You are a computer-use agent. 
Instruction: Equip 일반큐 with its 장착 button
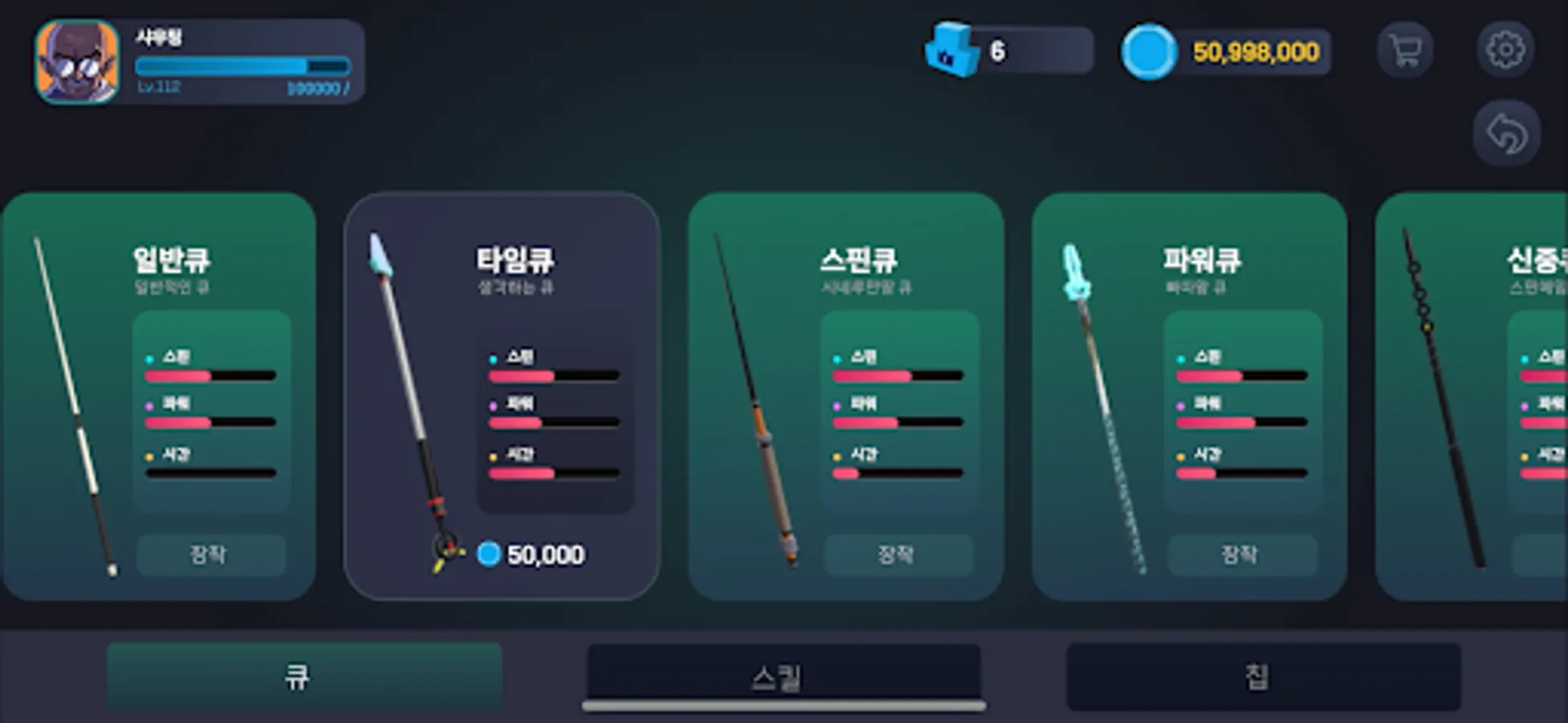tap(211, 554)
